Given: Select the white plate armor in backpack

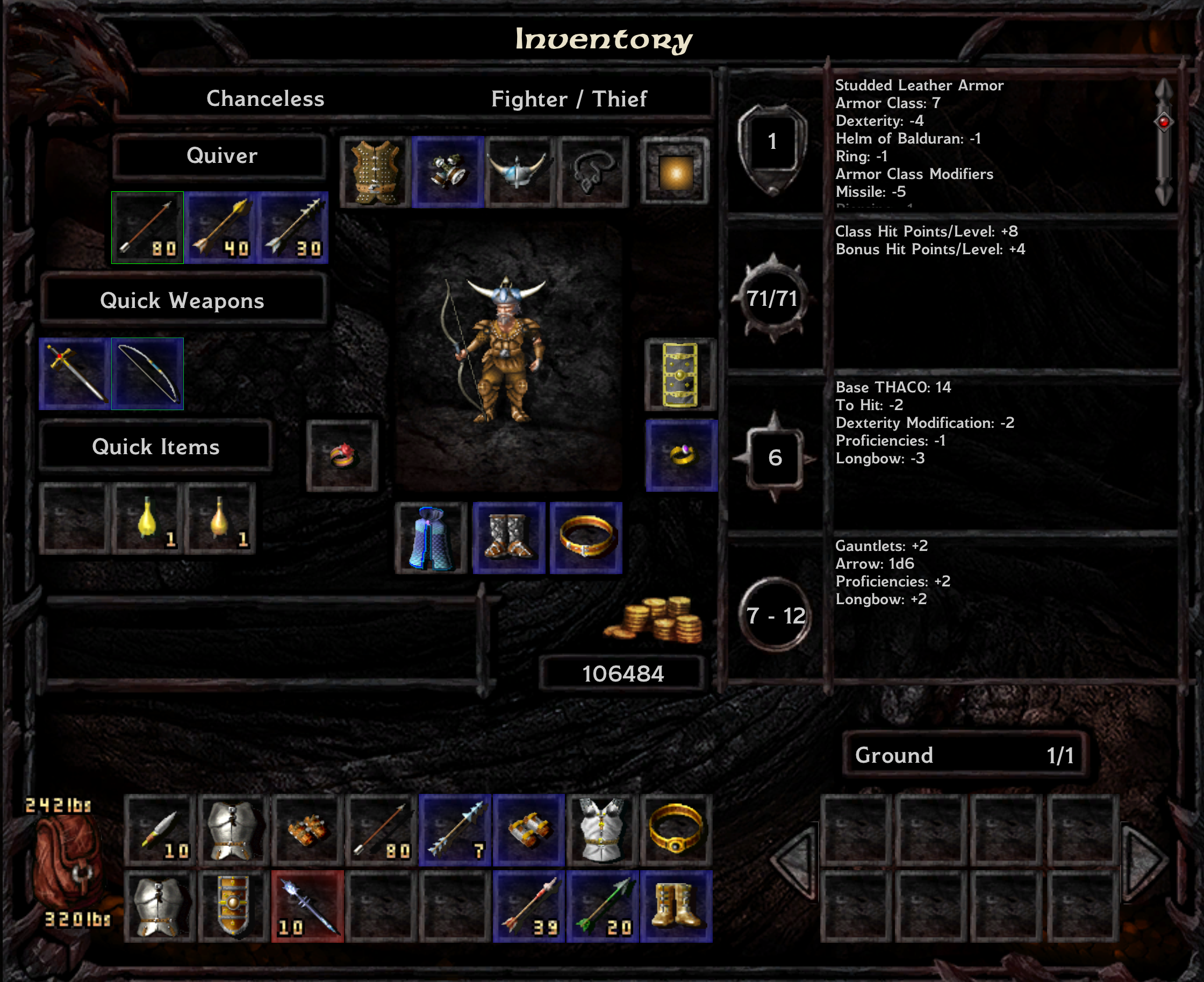Looking at the screenshot, I should [x=603, y=830].
